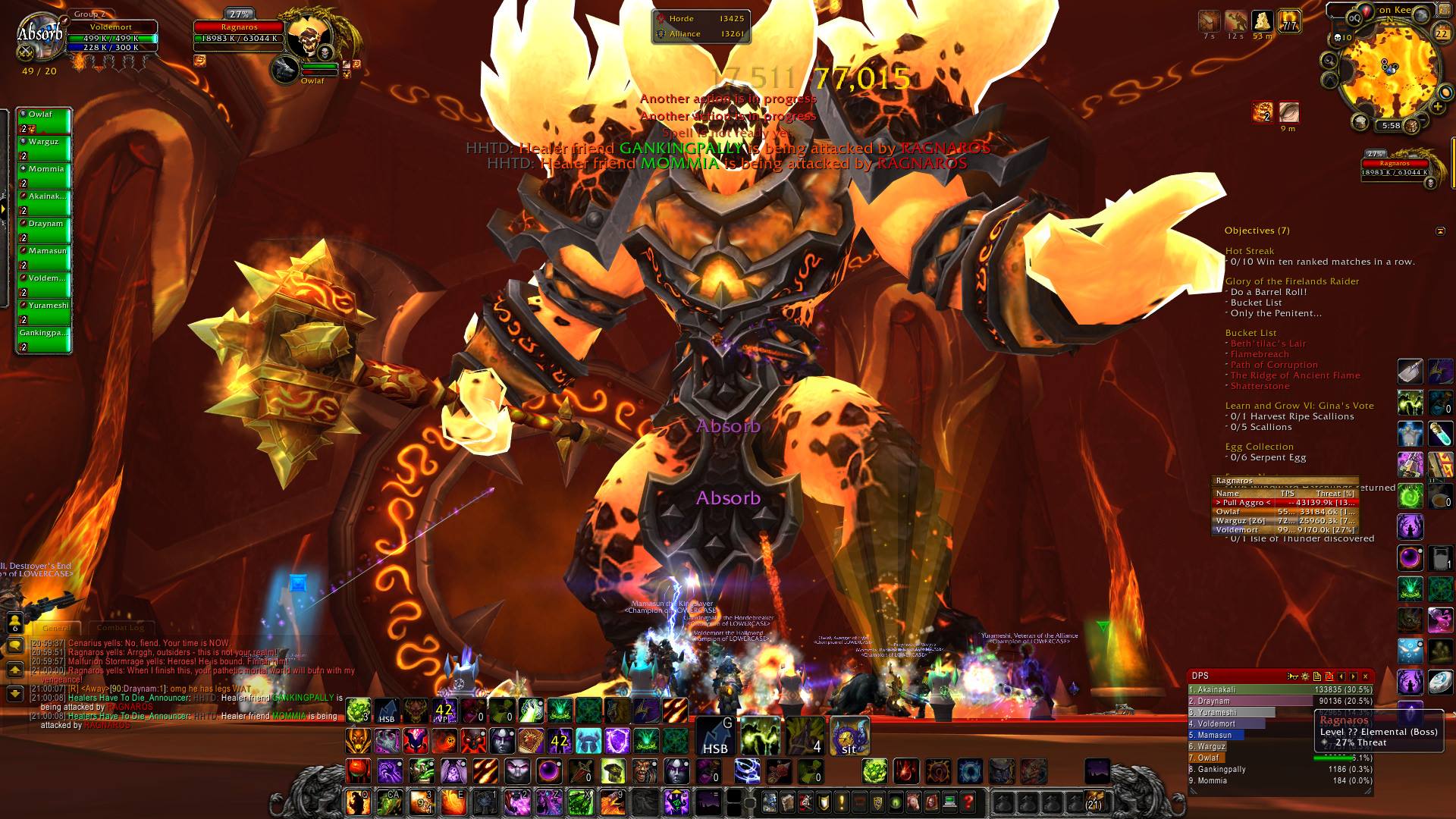This screenshot has width=1456, height=819.
Task: Open the Recount configuration gear icon
Action: pyautogui.click(x=1305, y=676)
